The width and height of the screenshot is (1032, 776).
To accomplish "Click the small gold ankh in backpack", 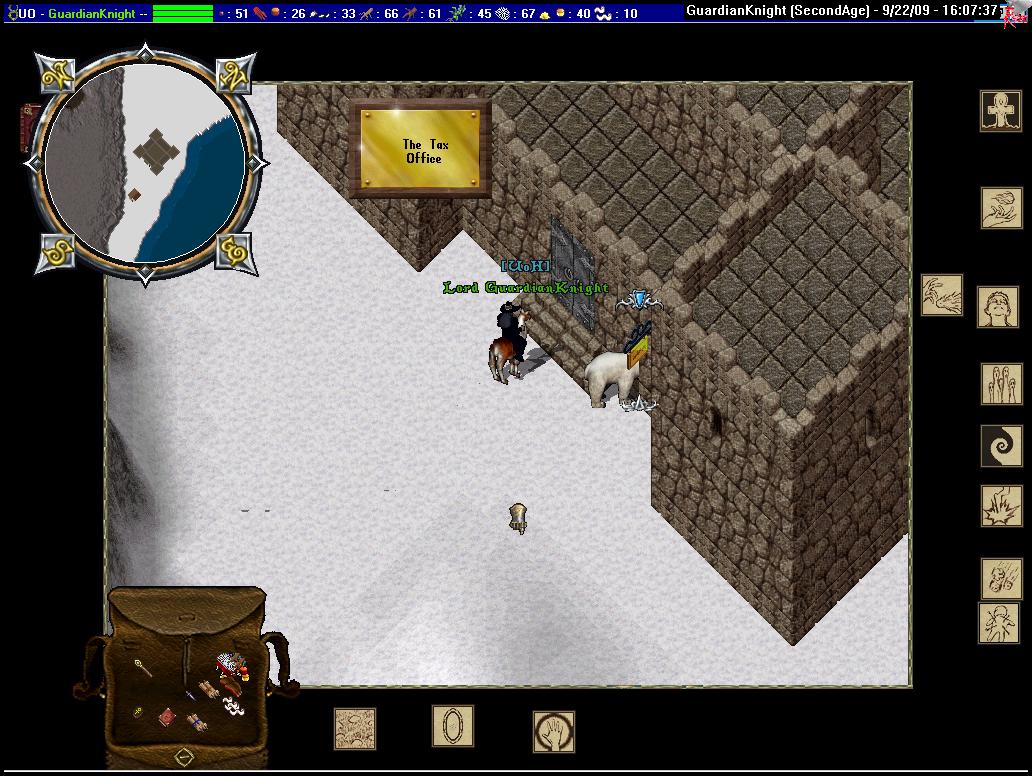I will click(x=138, y=712).
